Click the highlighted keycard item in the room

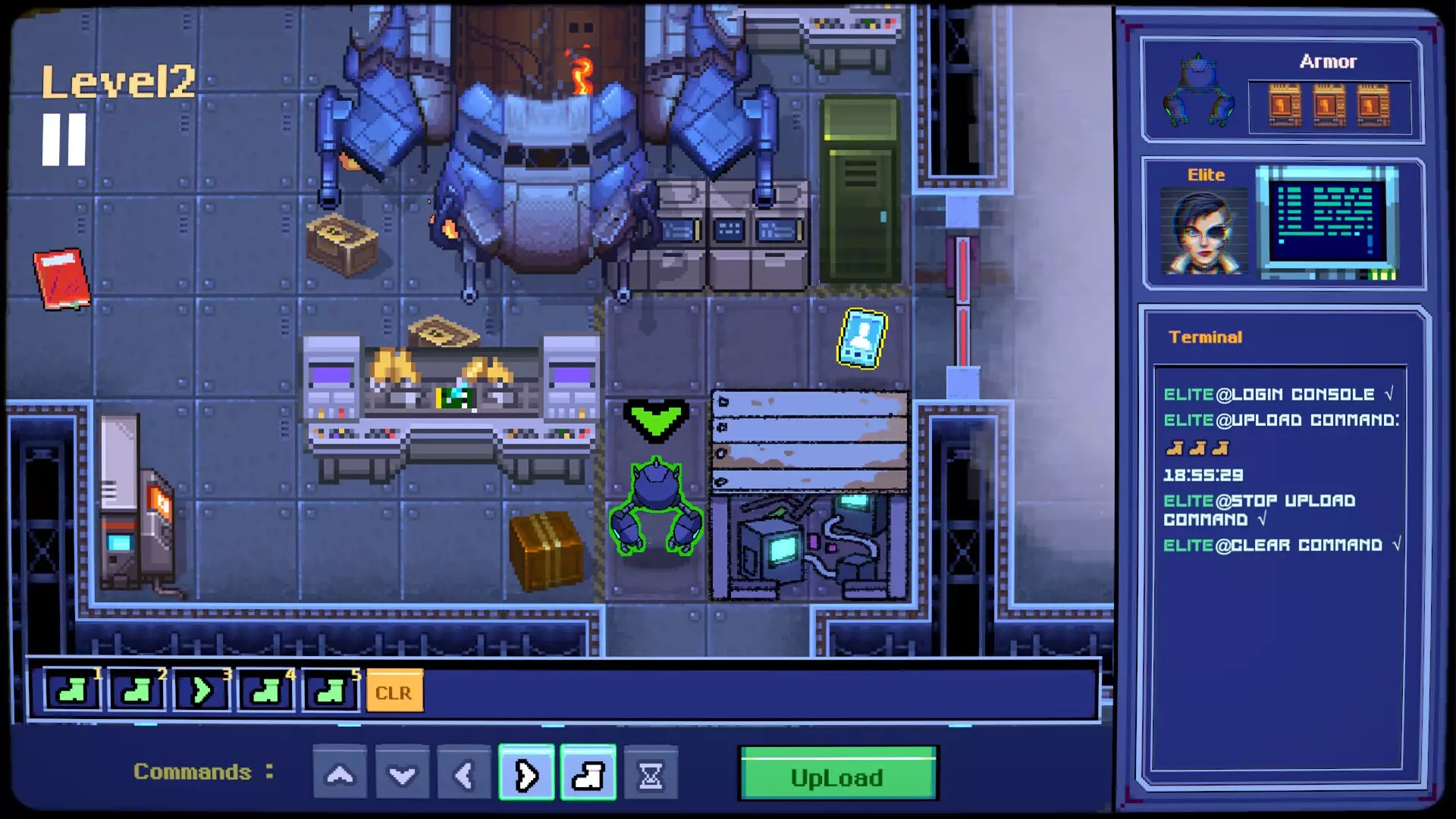click(x=863, y=340)
